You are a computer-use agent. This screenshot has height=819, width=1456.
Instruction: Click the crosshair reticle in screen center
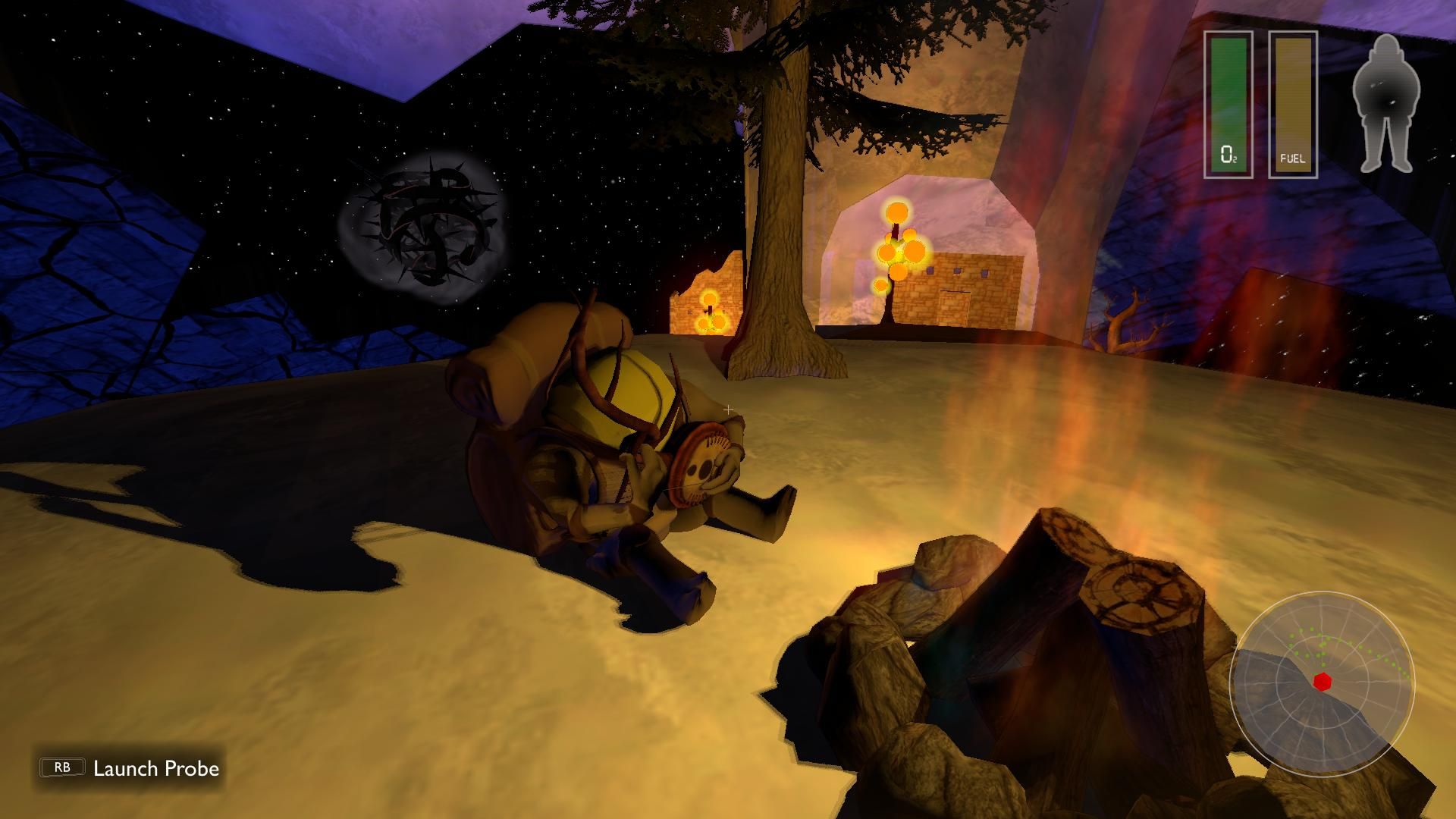tap(727, 409)
